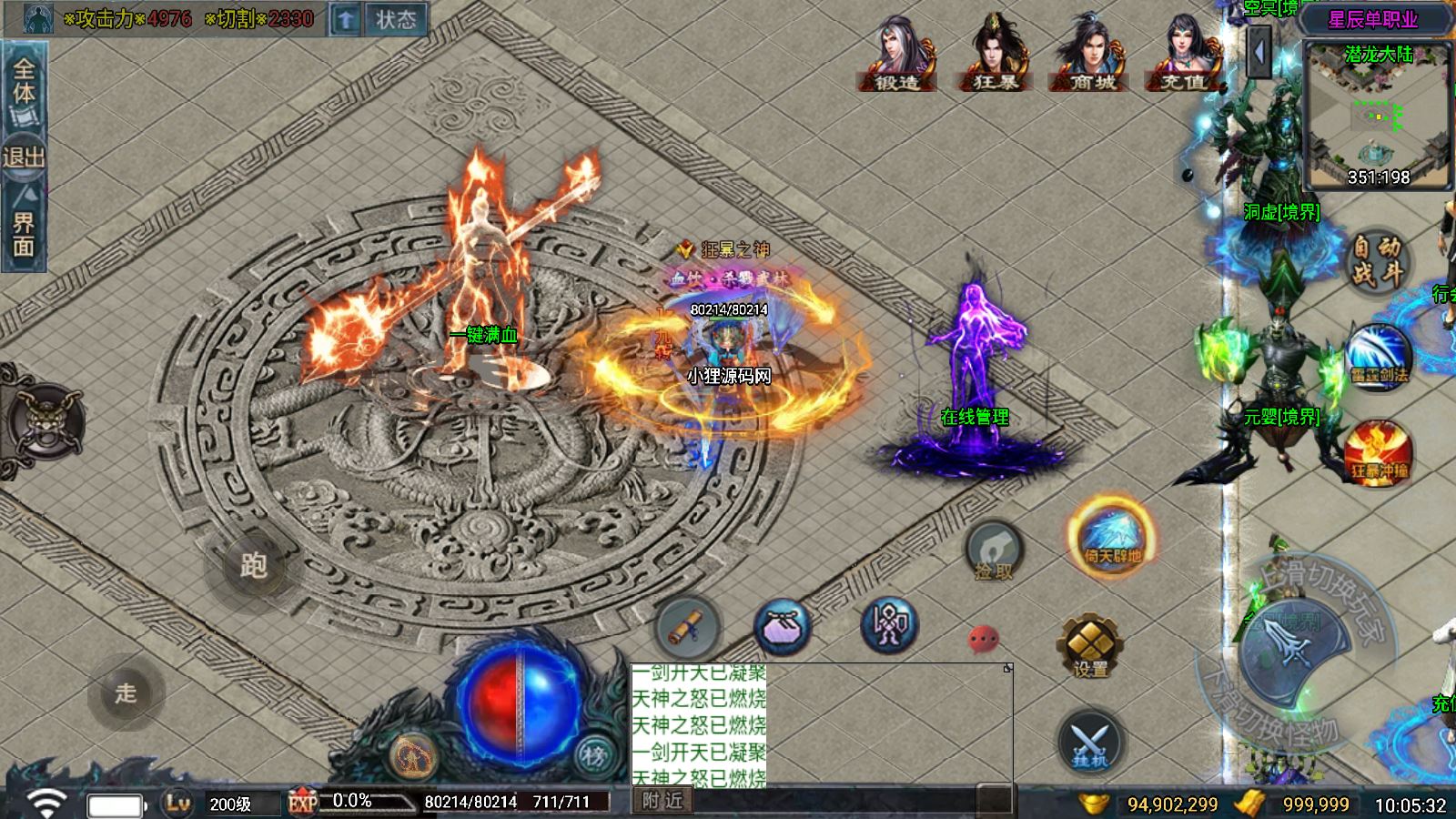The width and height of the screenshot is (1456, 819).
Task: Open the 锻造 forging menu
Action: pyautogui.click(x=896, y=55)
